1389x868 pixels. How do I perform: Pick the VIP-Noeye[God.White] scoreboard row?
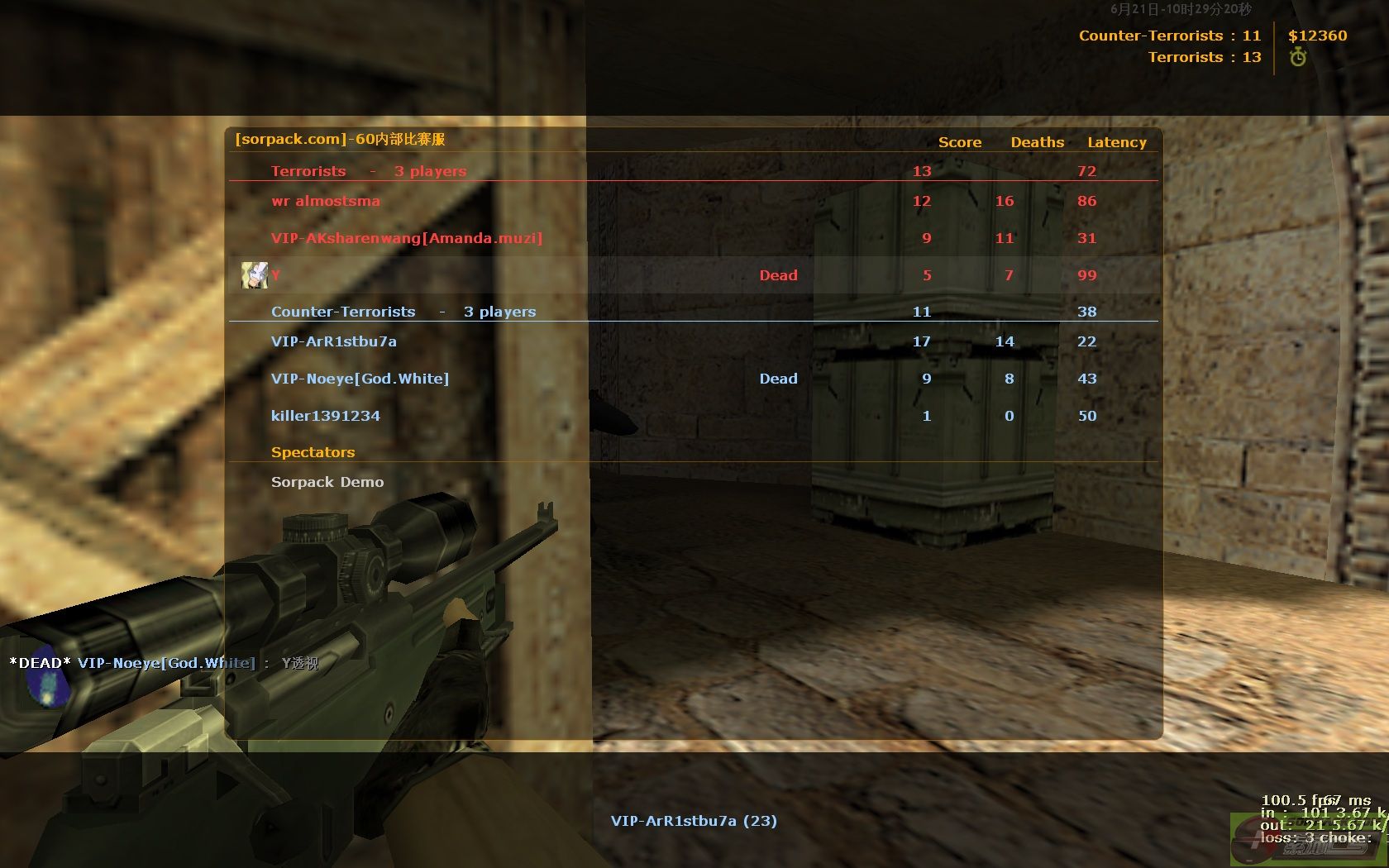360,379
